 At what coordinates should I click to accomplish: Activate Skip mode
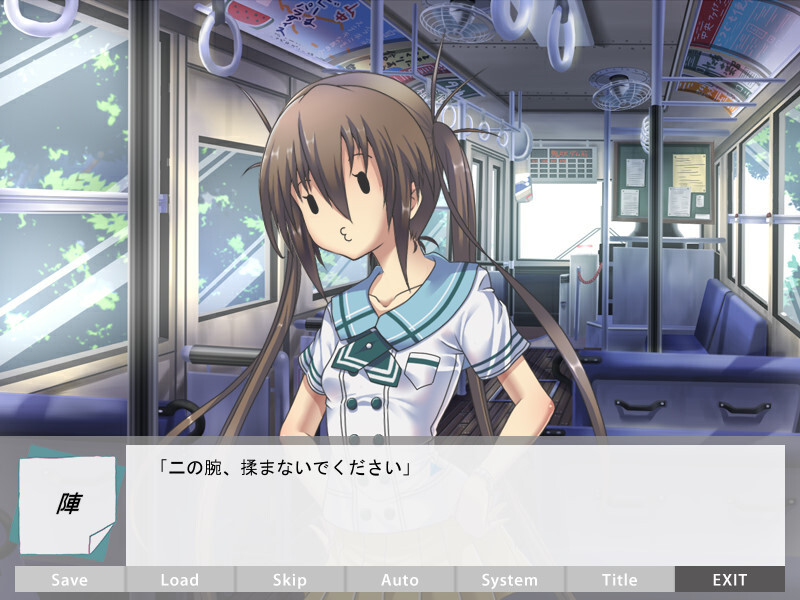[290, 579]
